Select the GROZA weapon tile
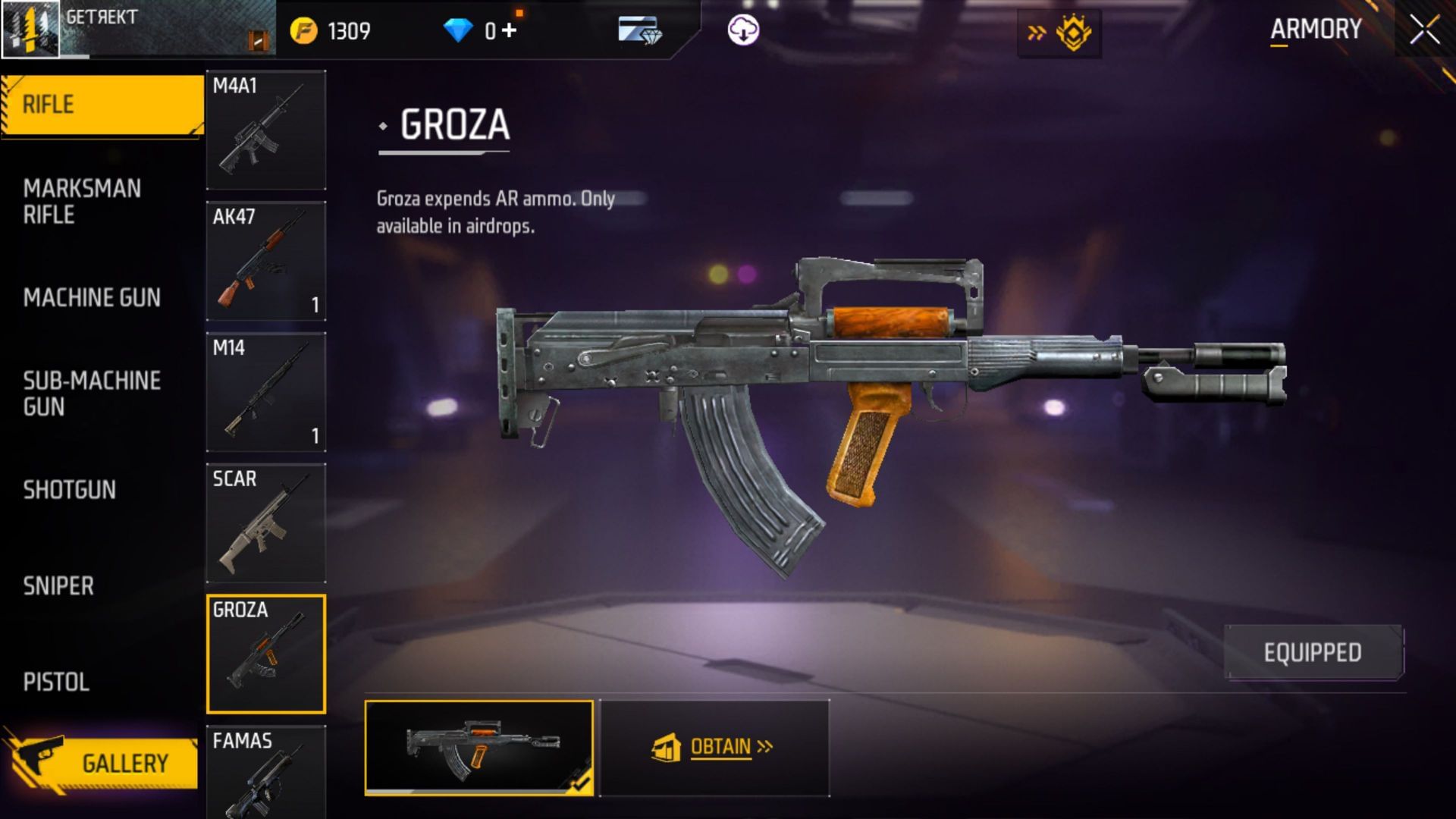Screen dimensions: 1456x819 click(x=265, y=654)
